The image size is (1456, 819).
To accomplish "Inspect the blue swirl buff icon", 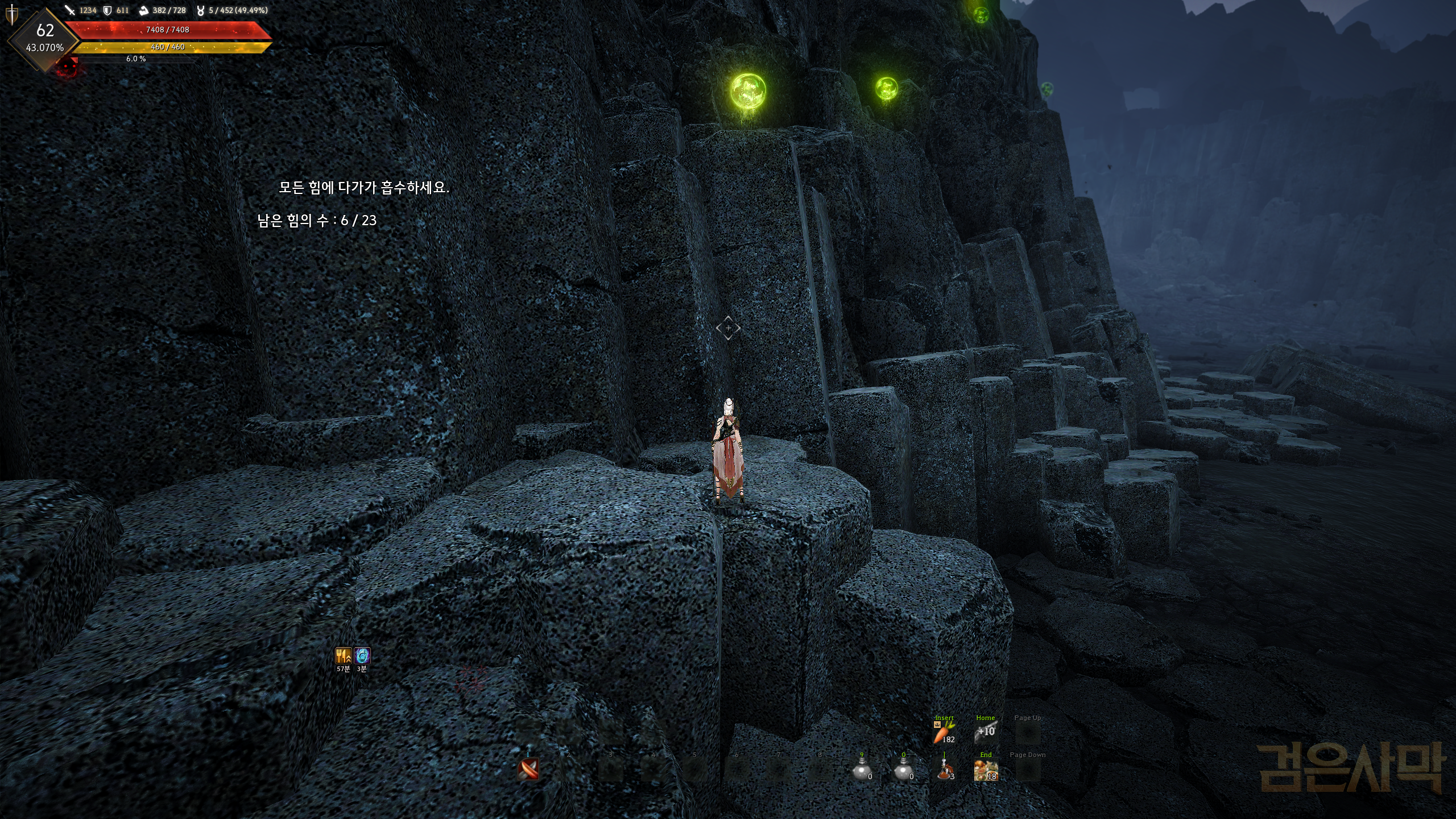I will coord(362,656).
